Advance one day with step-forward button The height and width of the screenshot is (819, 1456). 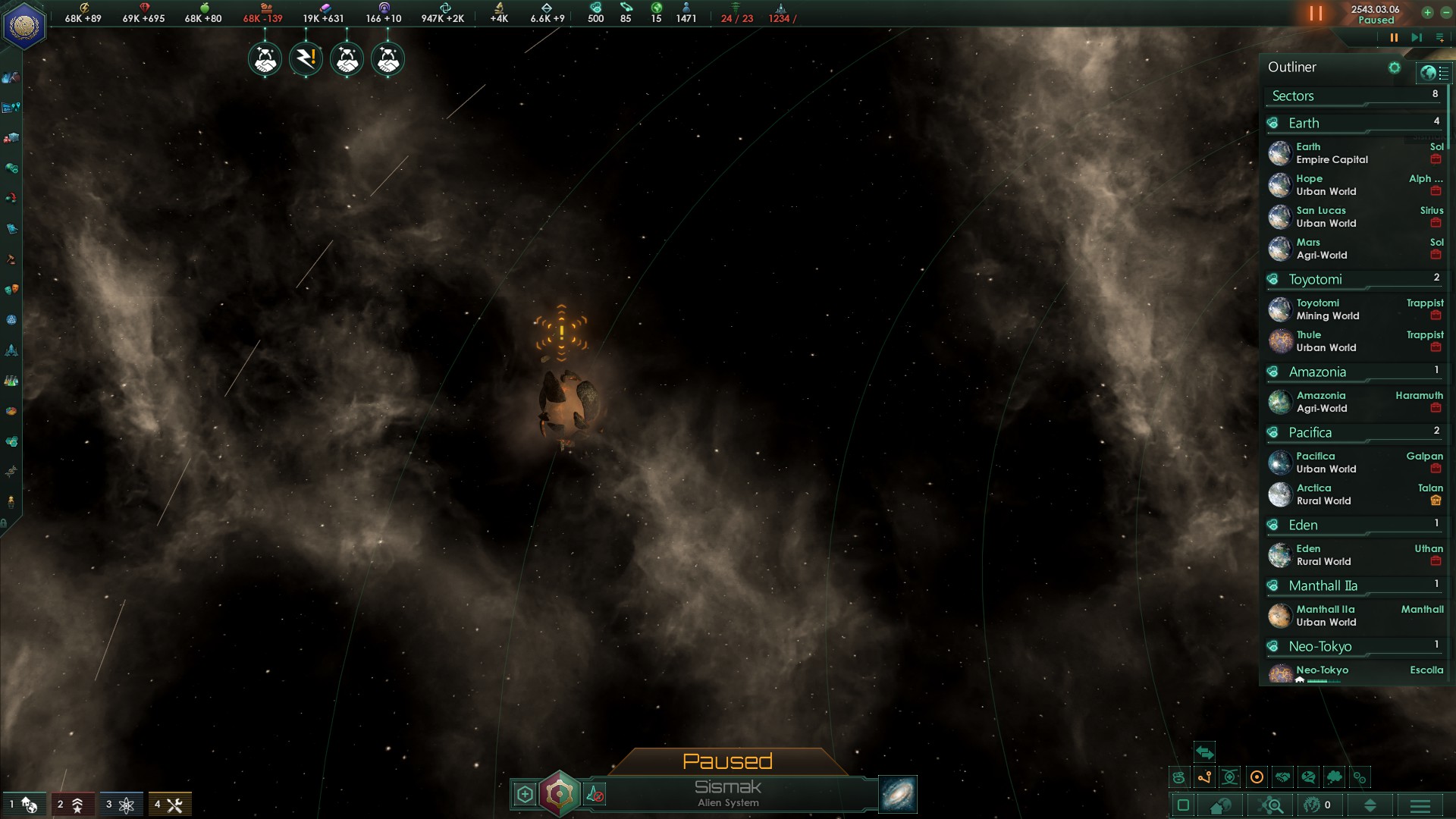[1416, 37]
